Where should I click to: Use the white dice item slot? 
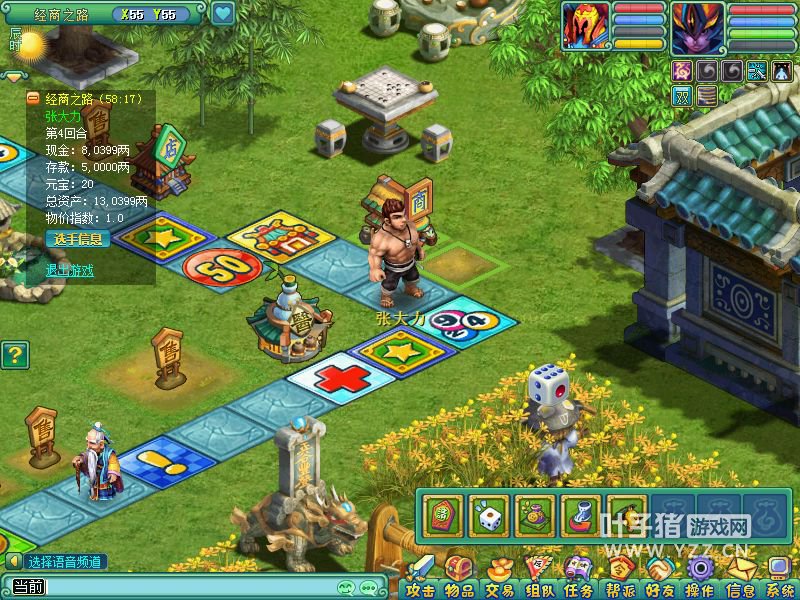click(489, 516)
